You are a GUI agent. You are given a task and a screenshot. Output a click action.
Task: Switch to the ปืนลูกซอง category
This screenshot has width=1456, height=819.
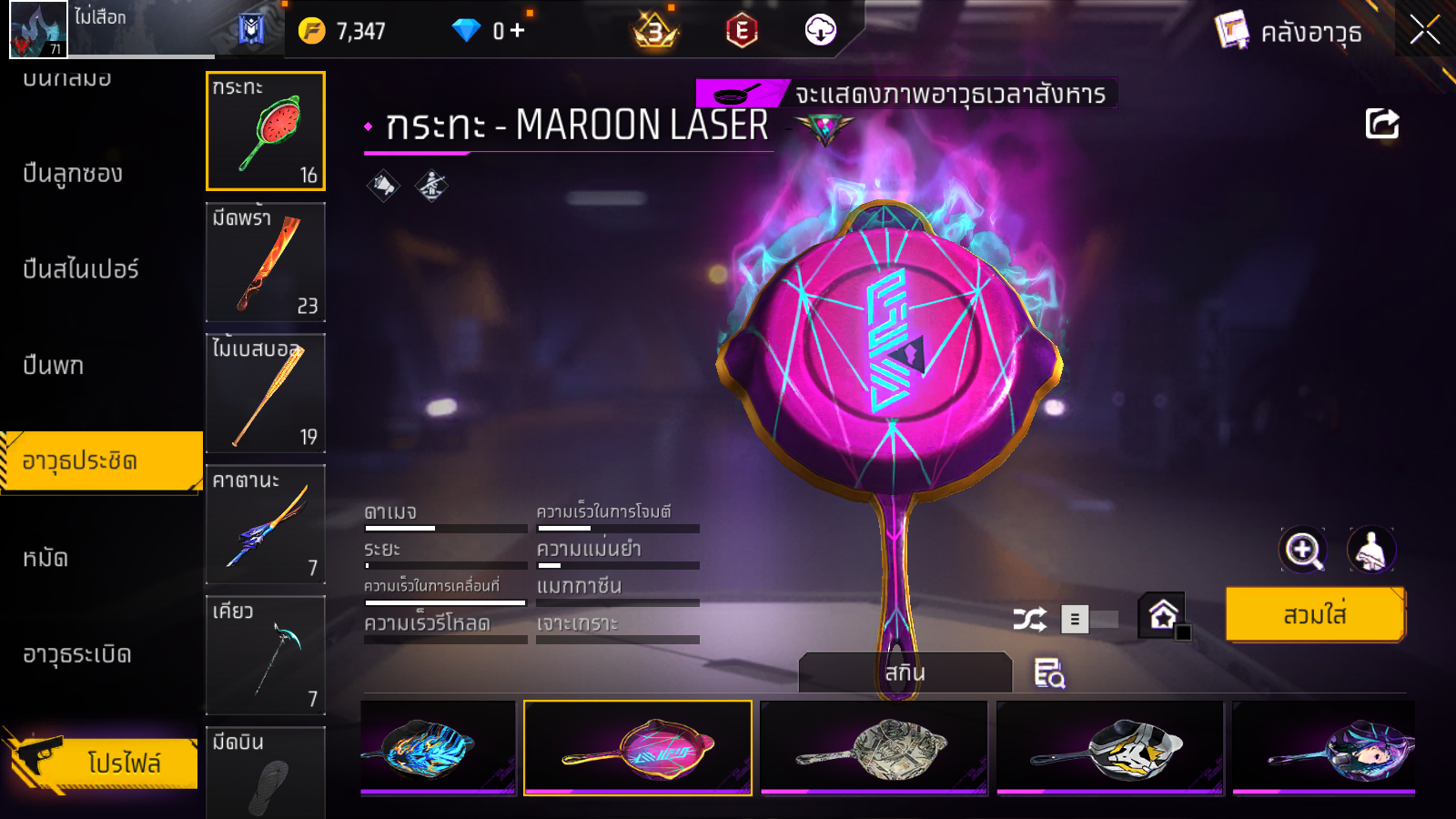(x=73, y=173)
